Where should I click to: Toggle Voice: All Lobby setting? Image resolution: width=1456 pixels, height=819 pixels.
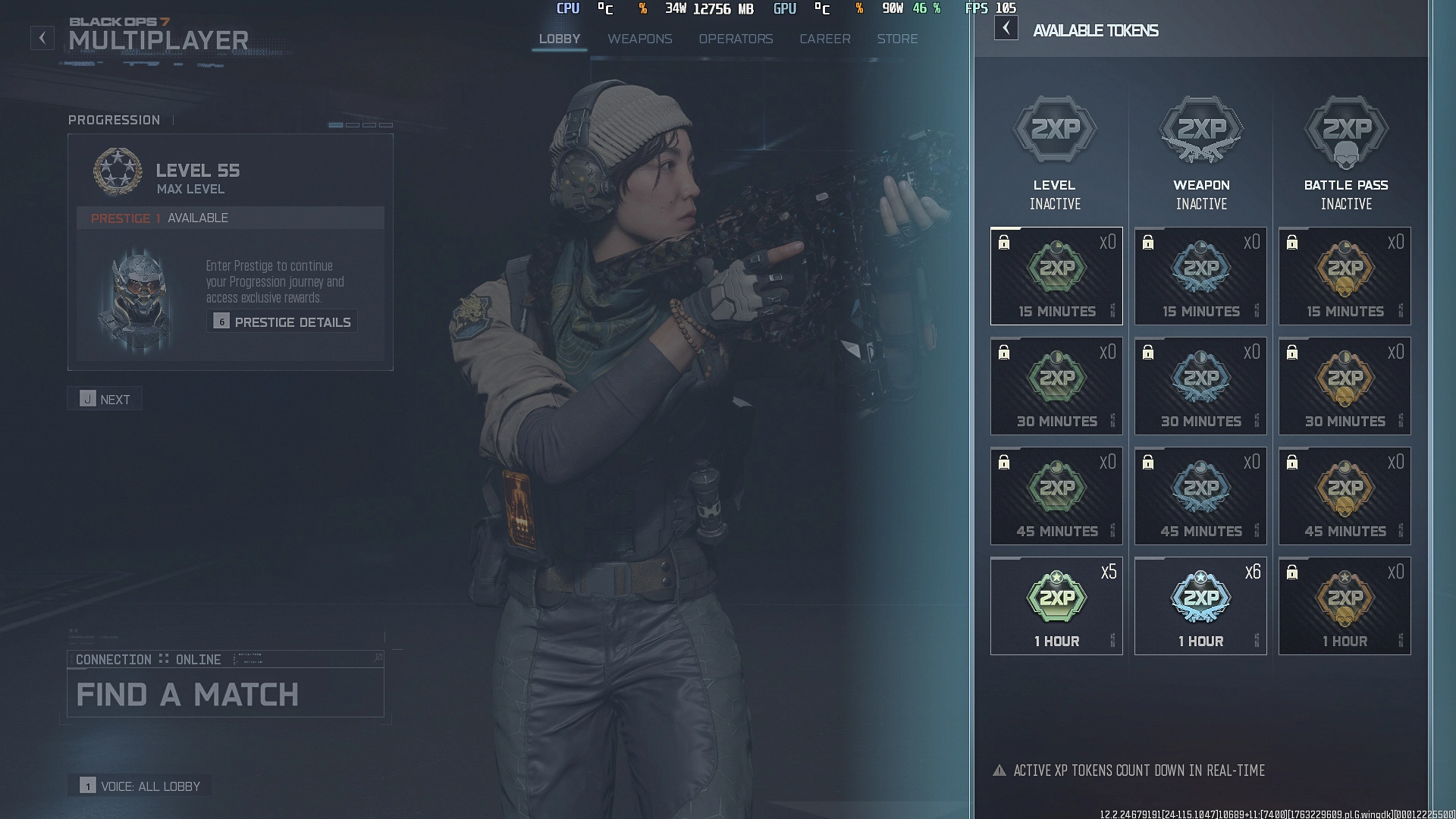(x=141, y=786)
